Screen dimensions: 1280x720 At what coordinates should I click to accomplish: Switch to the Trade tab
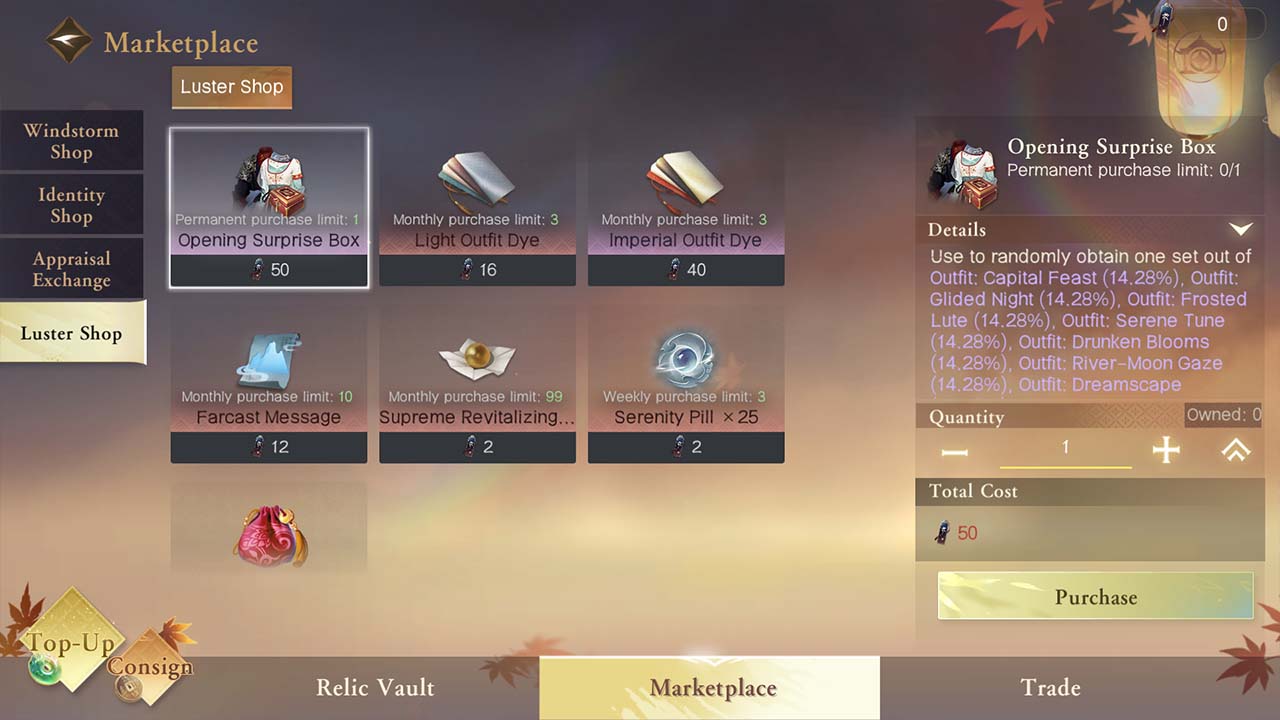(1050, 687)
